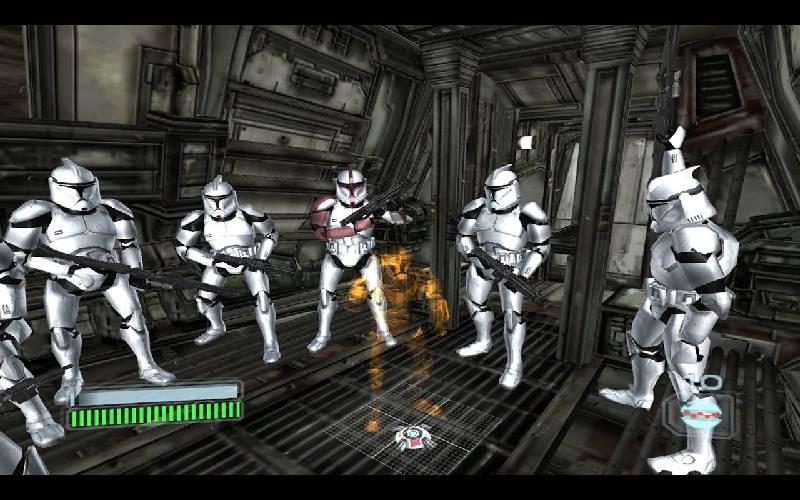Select the thermal detonator grenade icon
Screen dimensions: 800x500
click(x=699, y=412)
